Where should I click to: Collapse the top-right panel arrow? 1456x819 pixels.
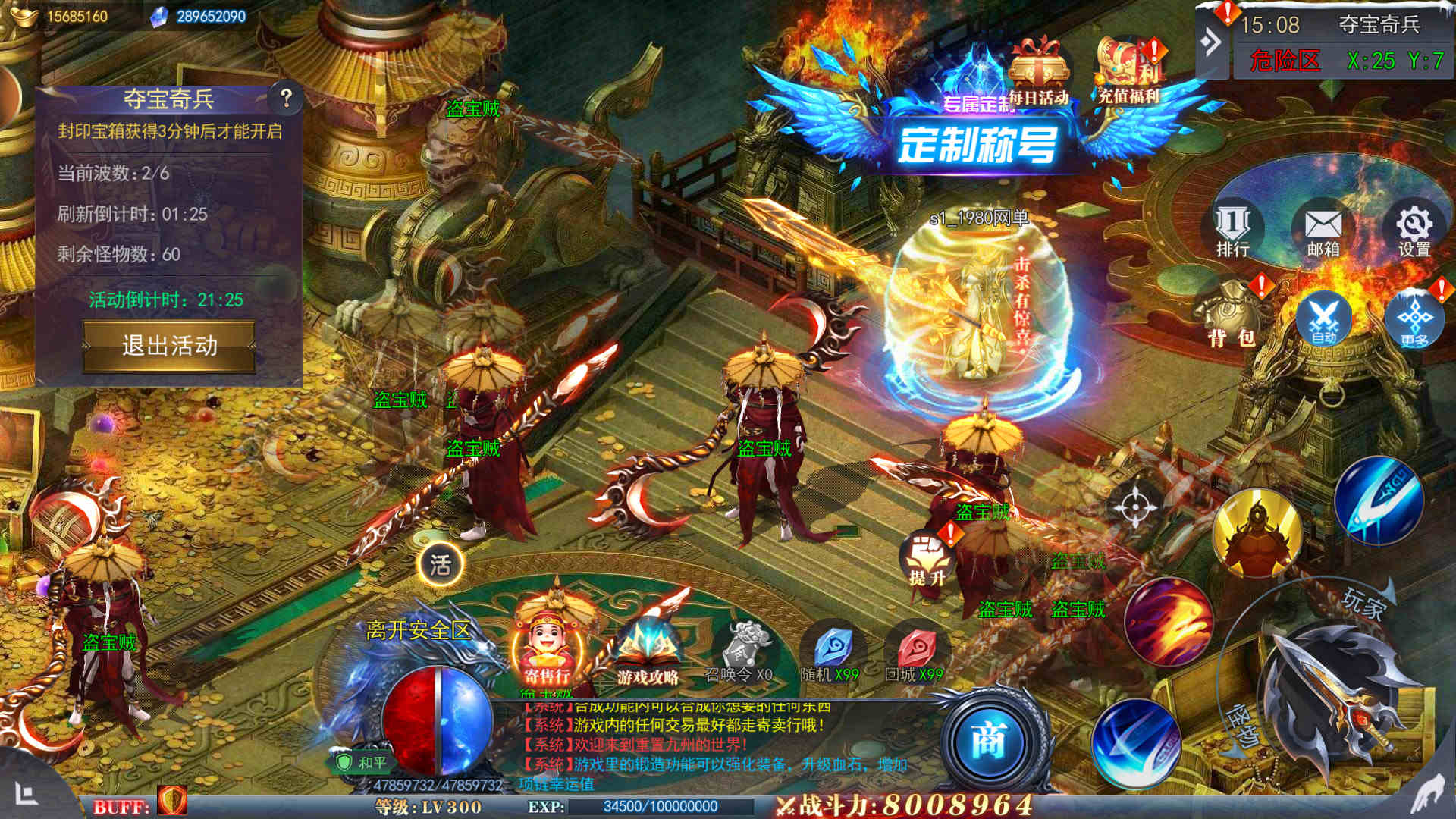(x=1211, y=42)
